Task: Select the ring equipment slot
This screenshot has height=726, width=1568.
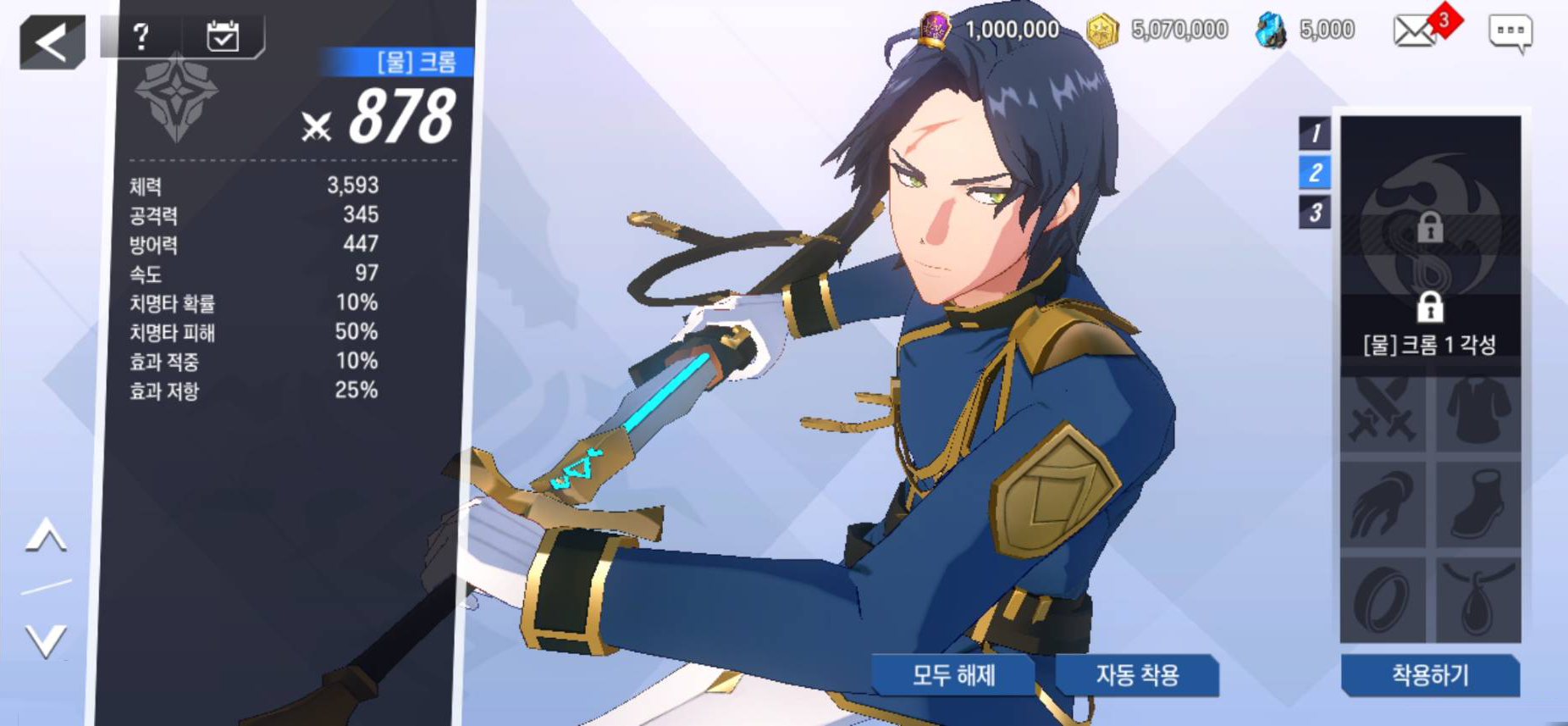Action: [x=1383, y=599]
